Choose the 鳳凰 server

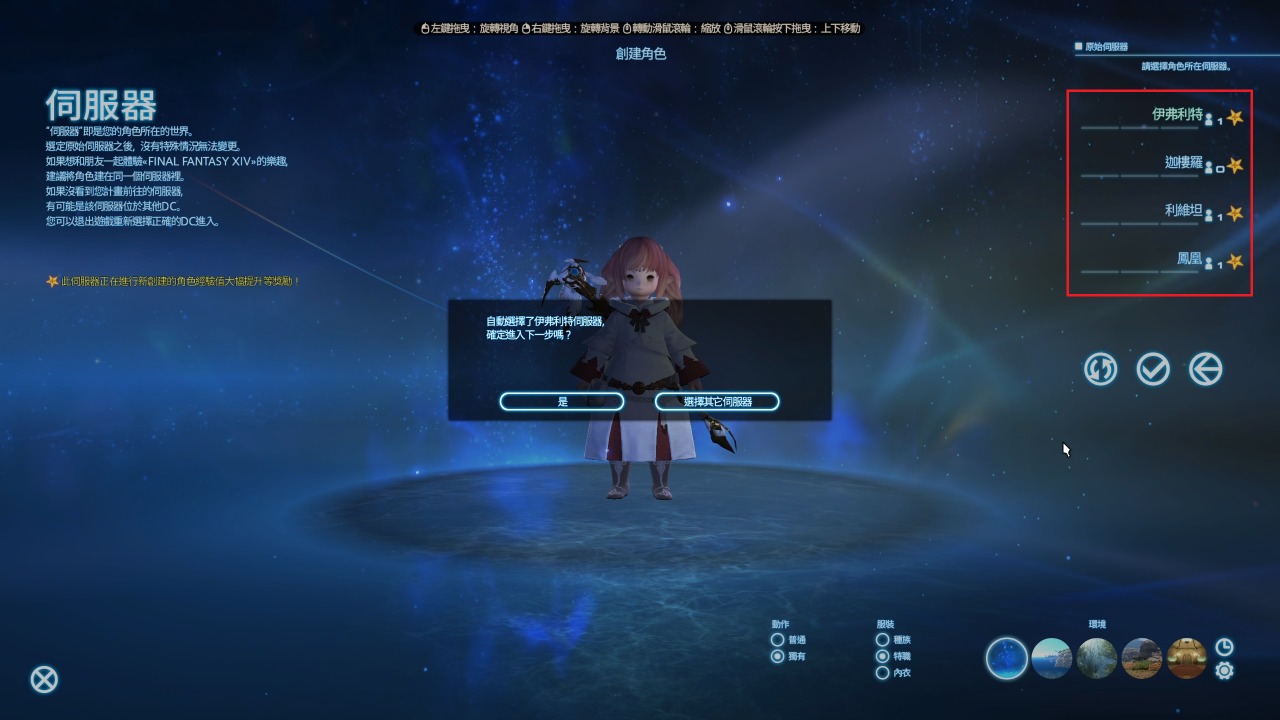[x=1160, y=261]
